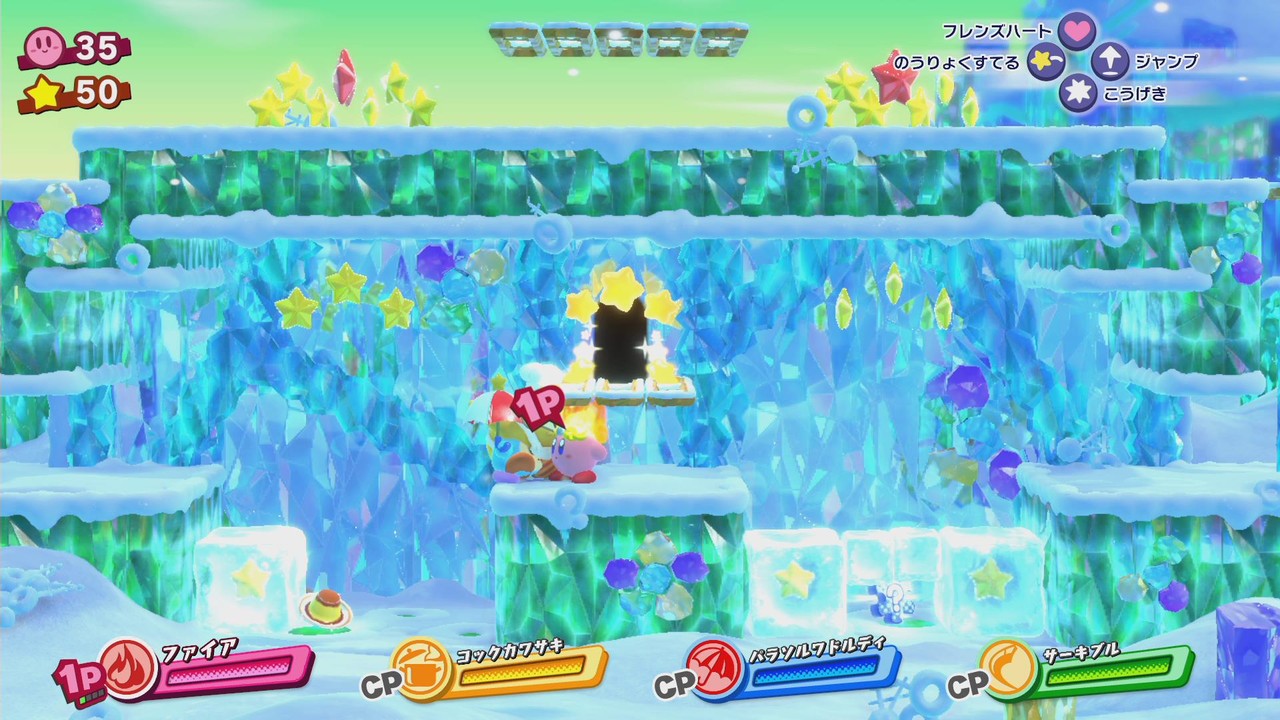Viewport: 1280px width, 720px height.
Task: Expand the CP パラソルワドルディ status panel
Action: pyautogui.click(x=790, y=667)
